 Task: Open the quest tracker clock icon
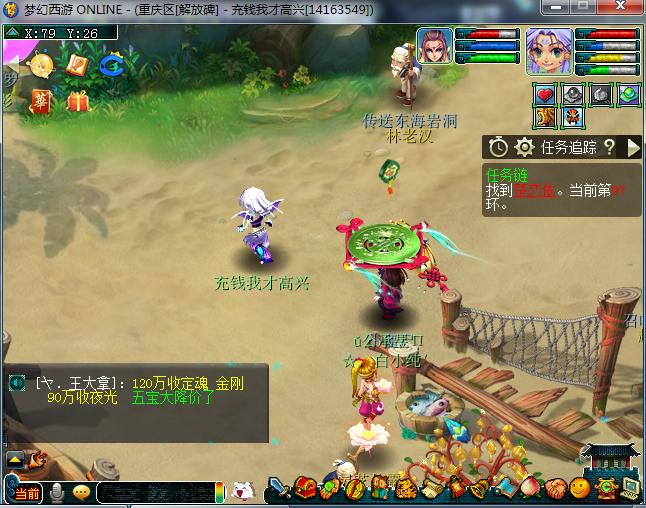498,147
